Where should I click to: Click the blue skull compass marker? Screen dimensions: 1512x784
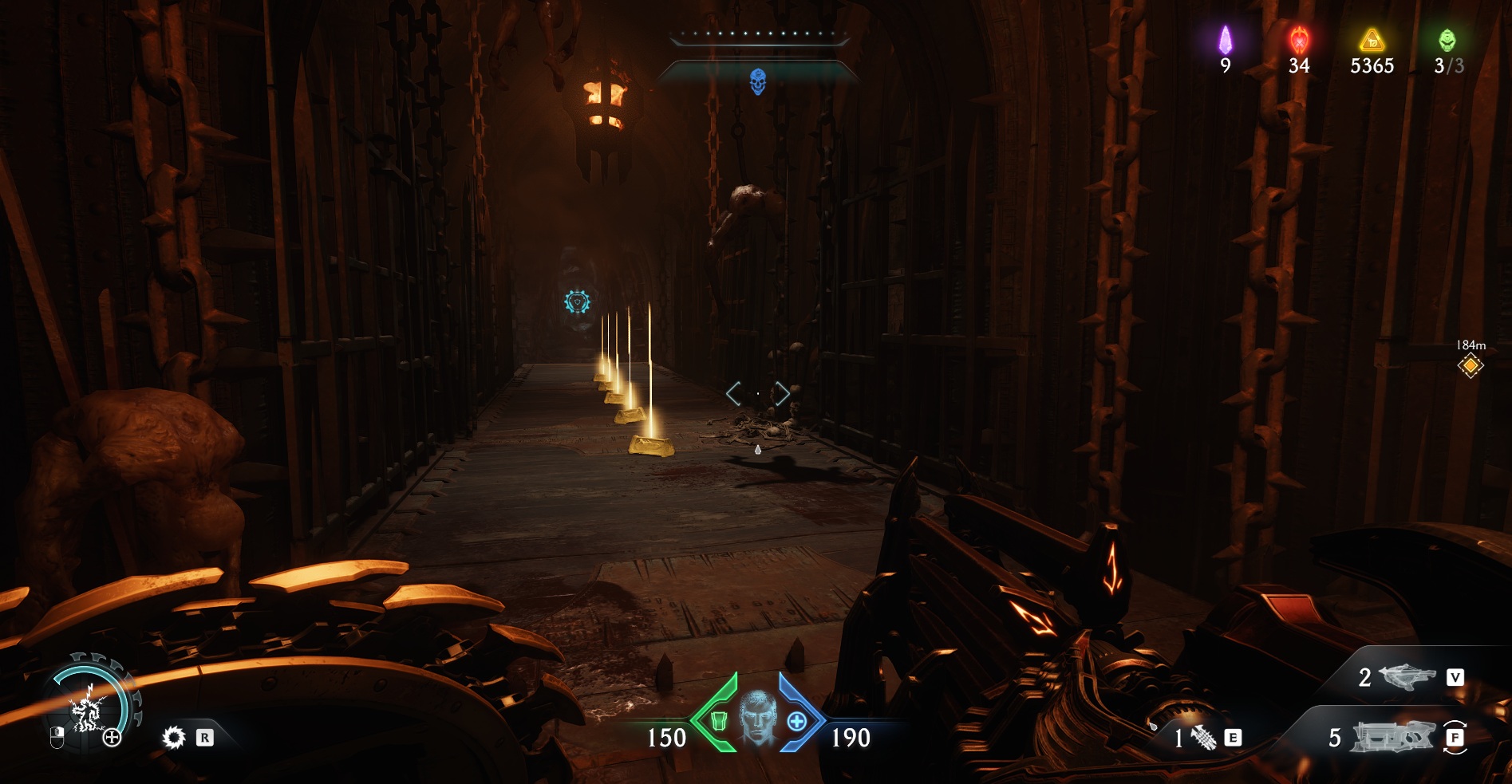coord(758,81)
